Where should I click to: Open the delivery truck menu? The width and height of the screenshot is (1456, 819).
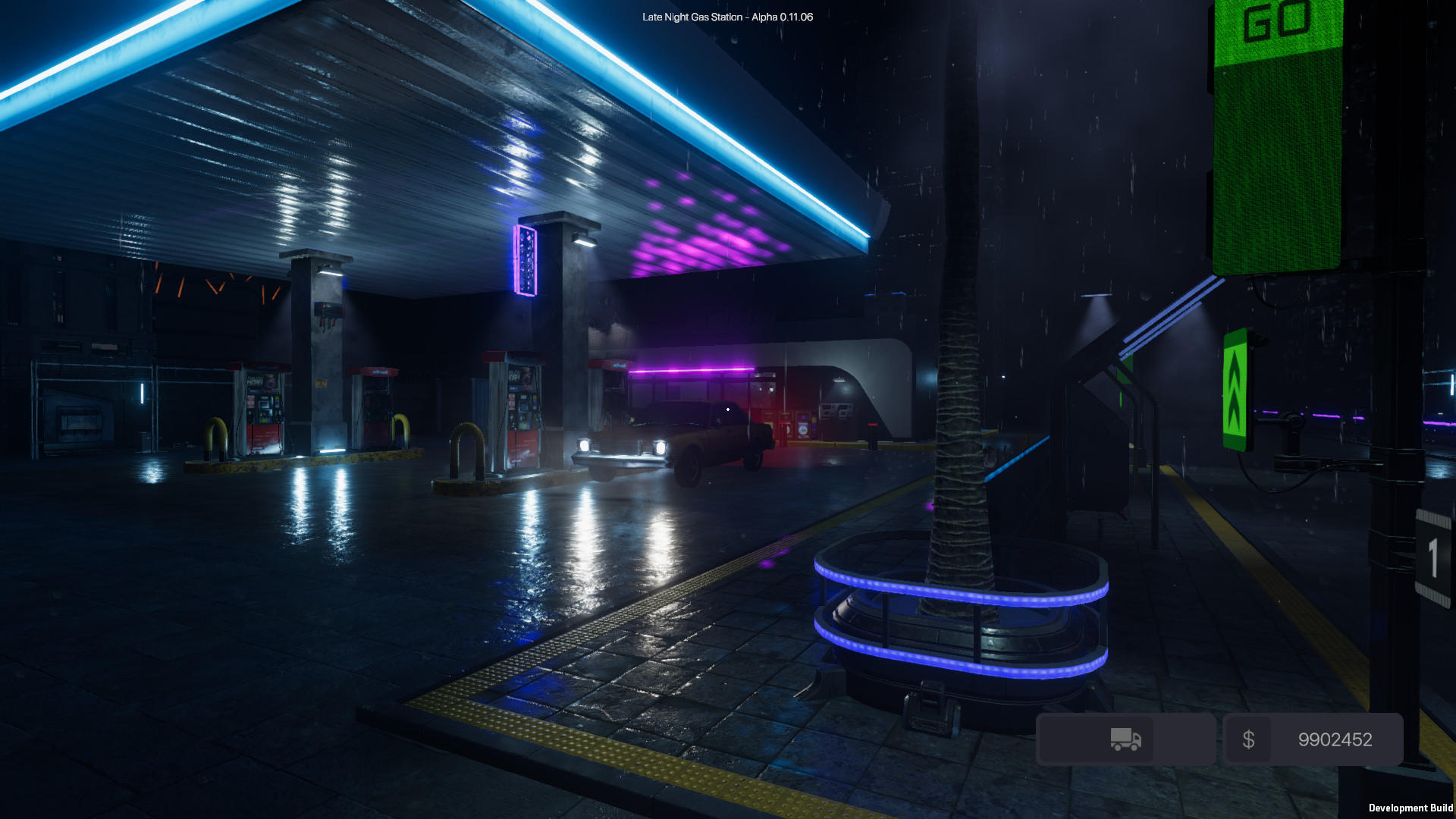(1125, 738)
